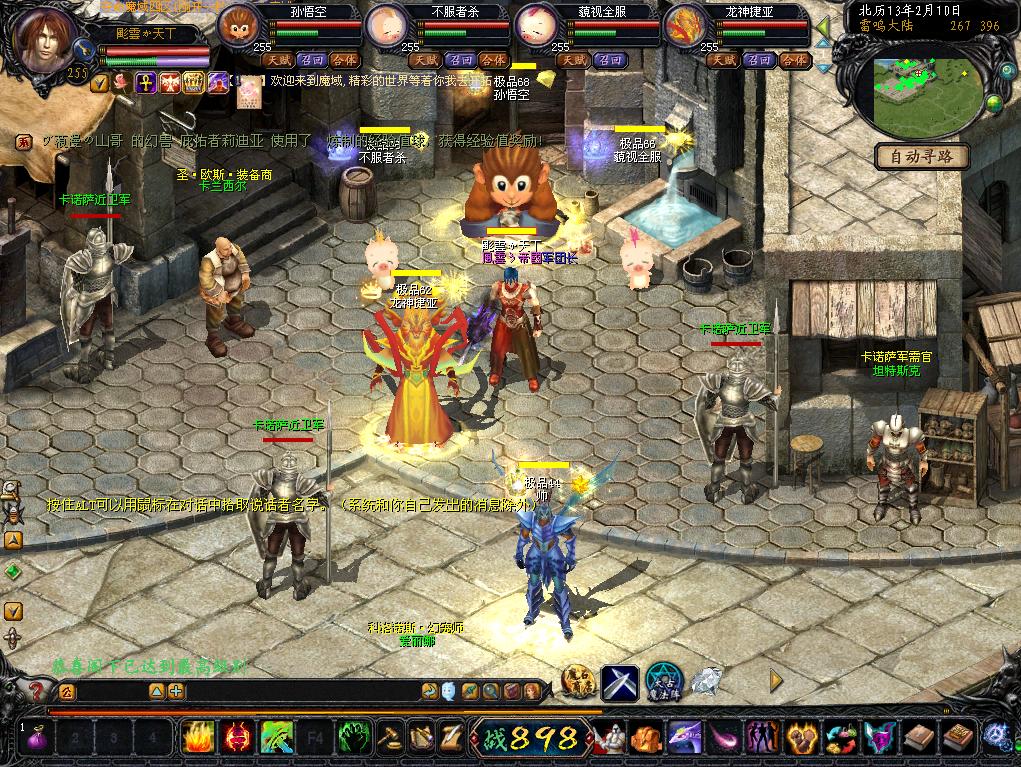Open the brown book icon on bottom bar
Viewport: 1021px width, 767px height.
[919, 738]
